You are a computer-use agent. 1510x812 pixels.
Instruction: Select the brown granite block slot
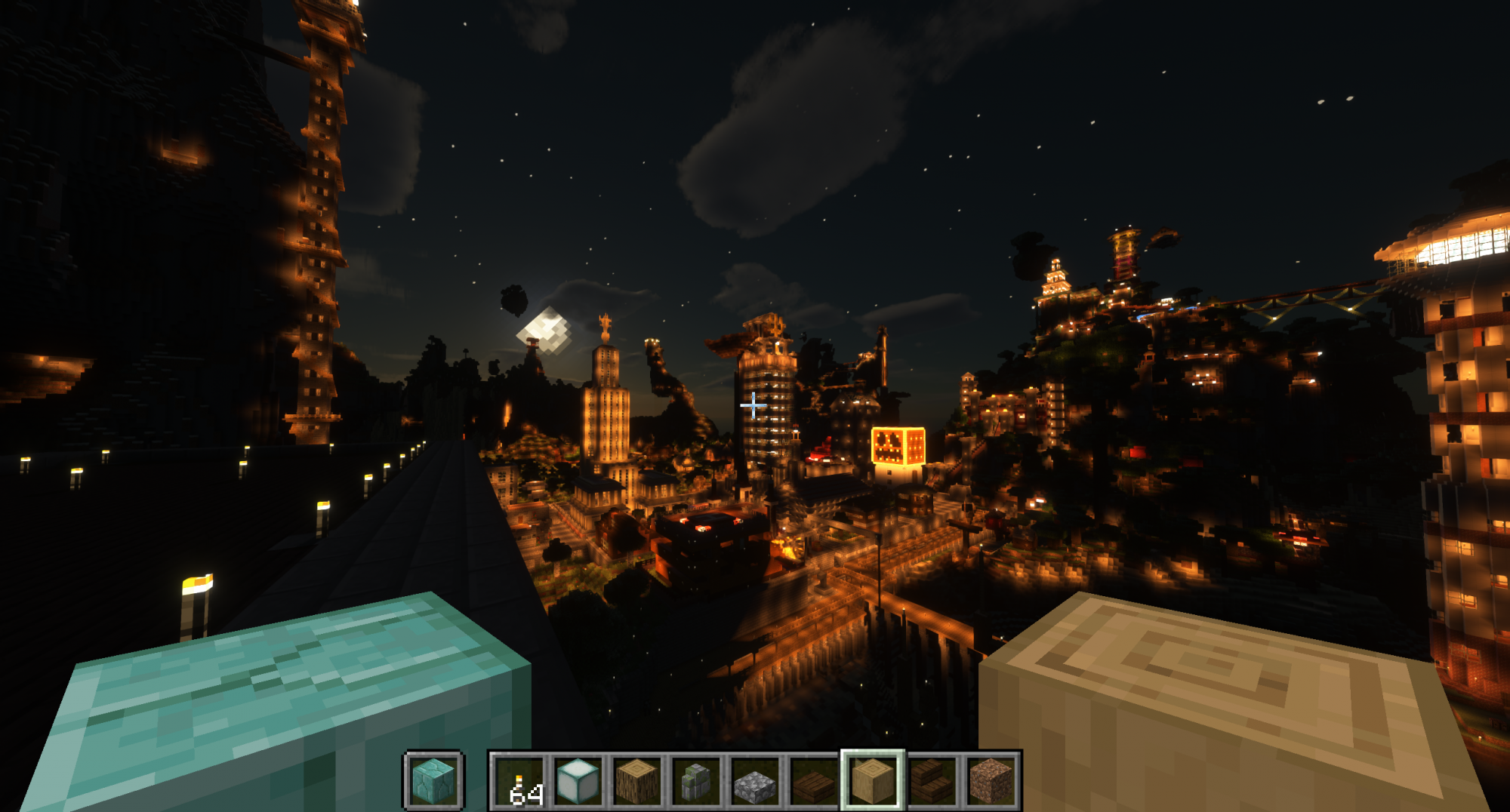click(991, 780)
